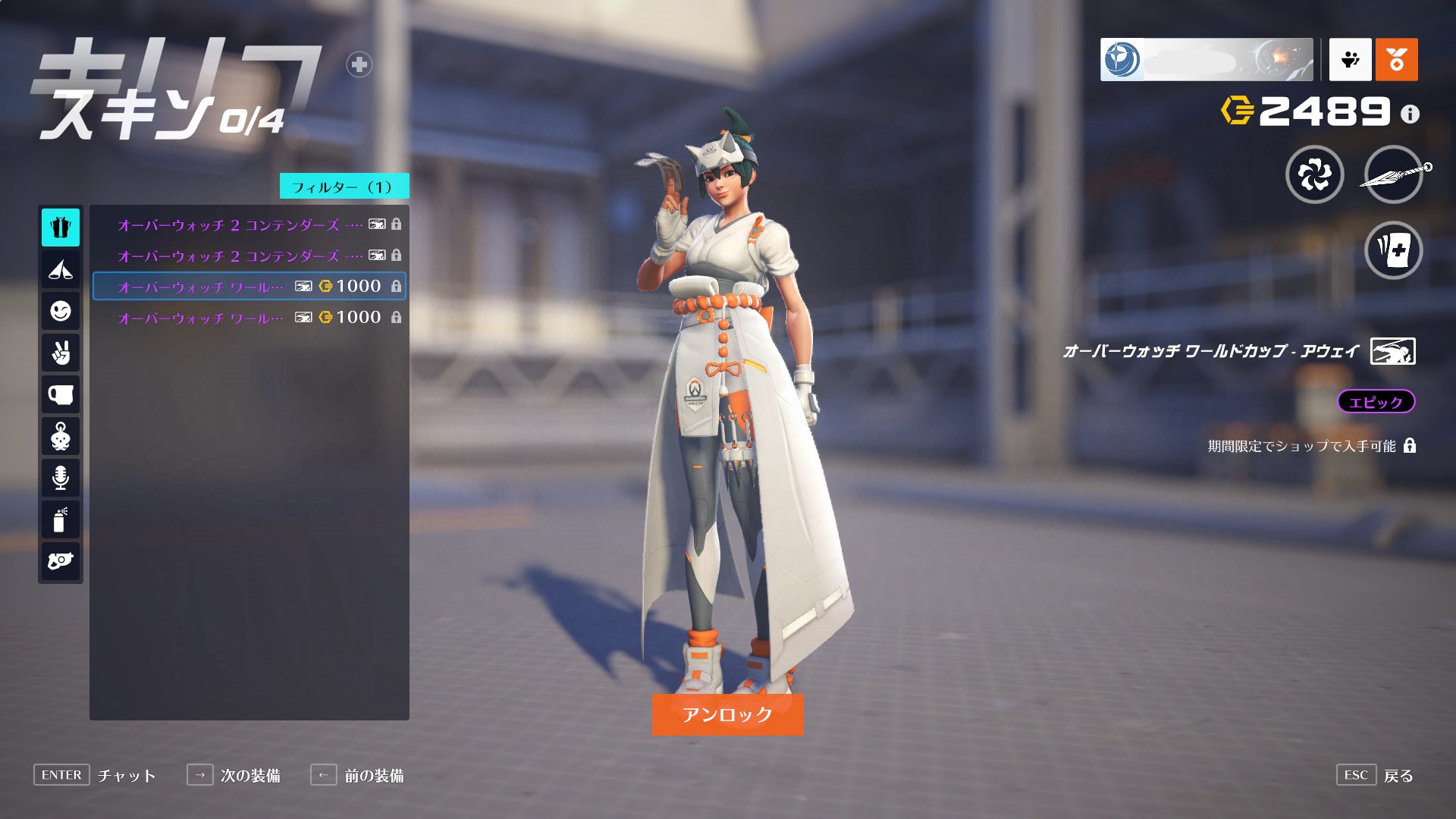
Task: Show the healing ofuda cards ability
Action: coord(1393,250)
